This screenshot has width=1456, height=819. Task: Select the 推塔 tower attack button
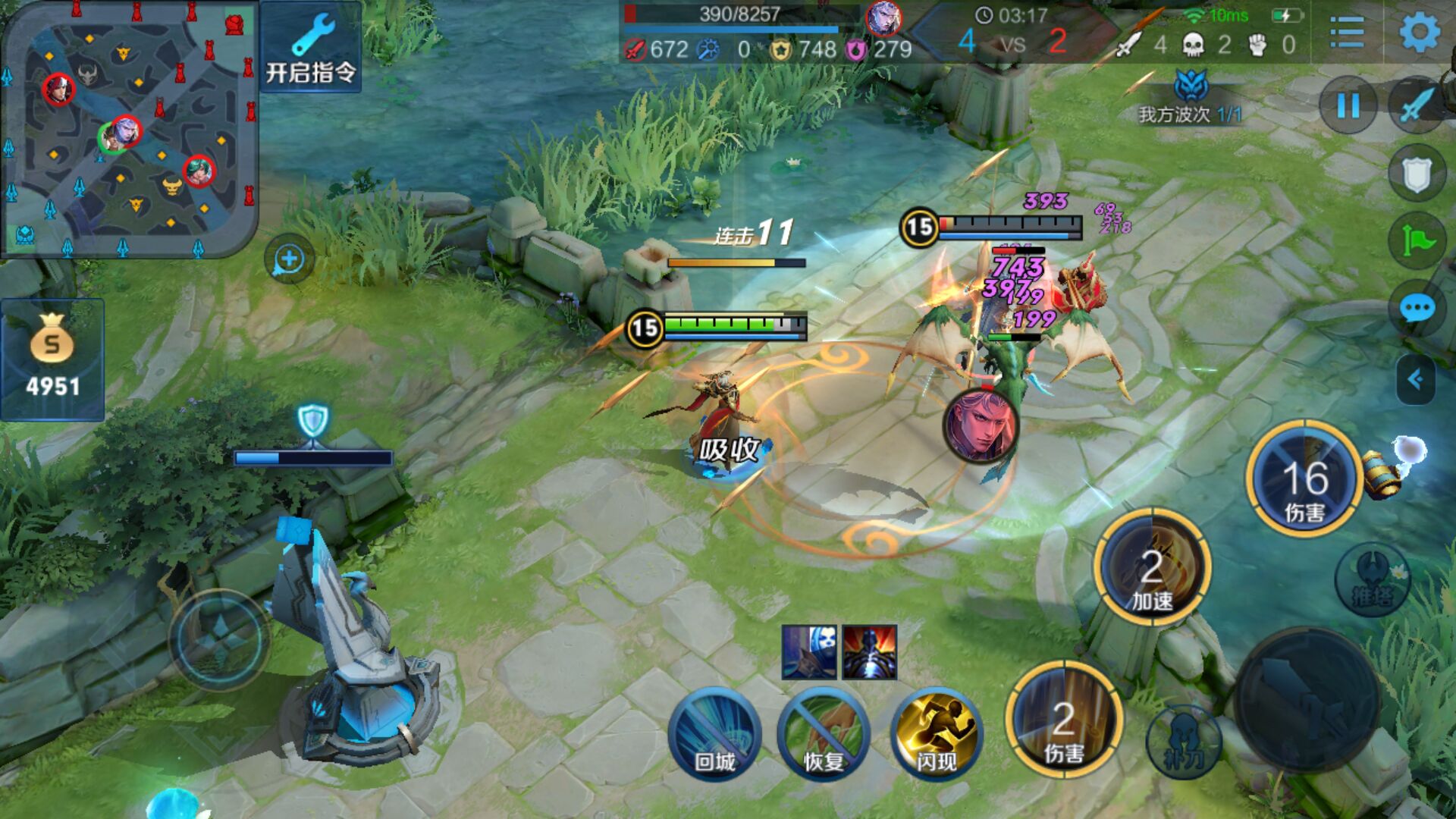pos(1372,579)
